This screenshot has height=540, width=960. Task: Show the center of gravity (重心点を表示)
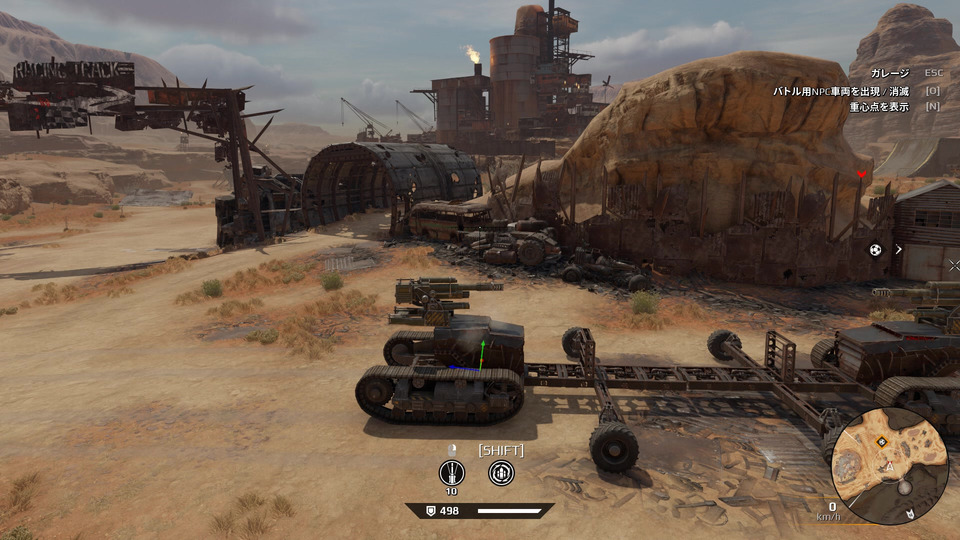[x=879, y=107]
